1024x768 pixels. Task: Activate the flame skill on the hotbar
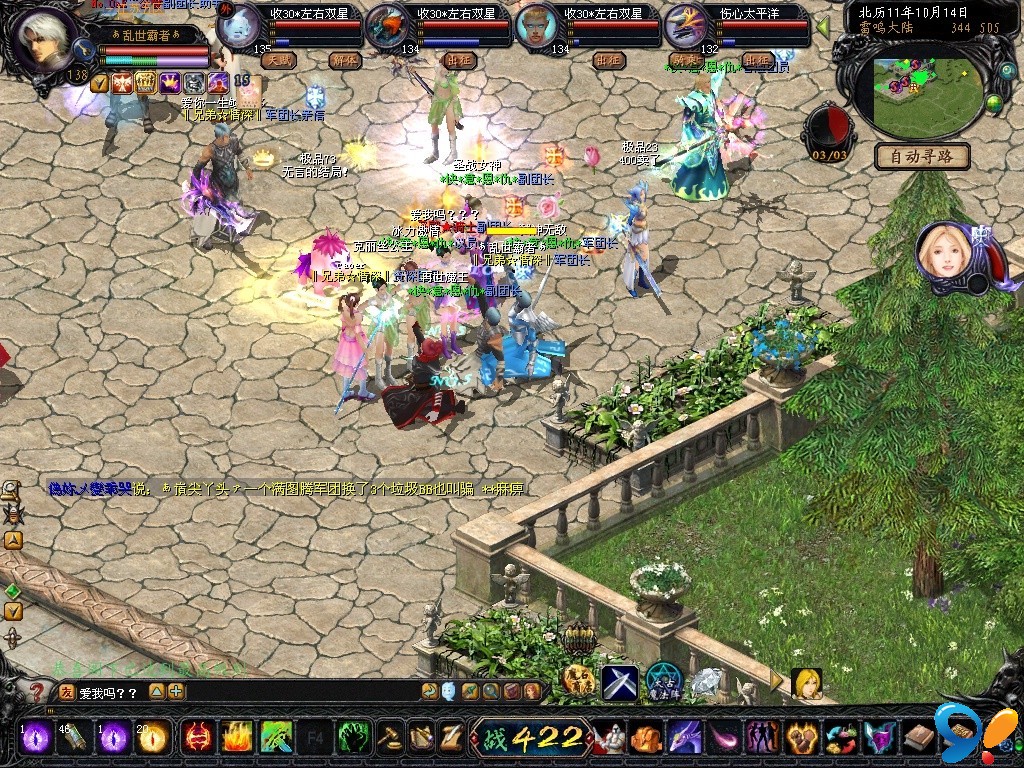tap(236, 738)
